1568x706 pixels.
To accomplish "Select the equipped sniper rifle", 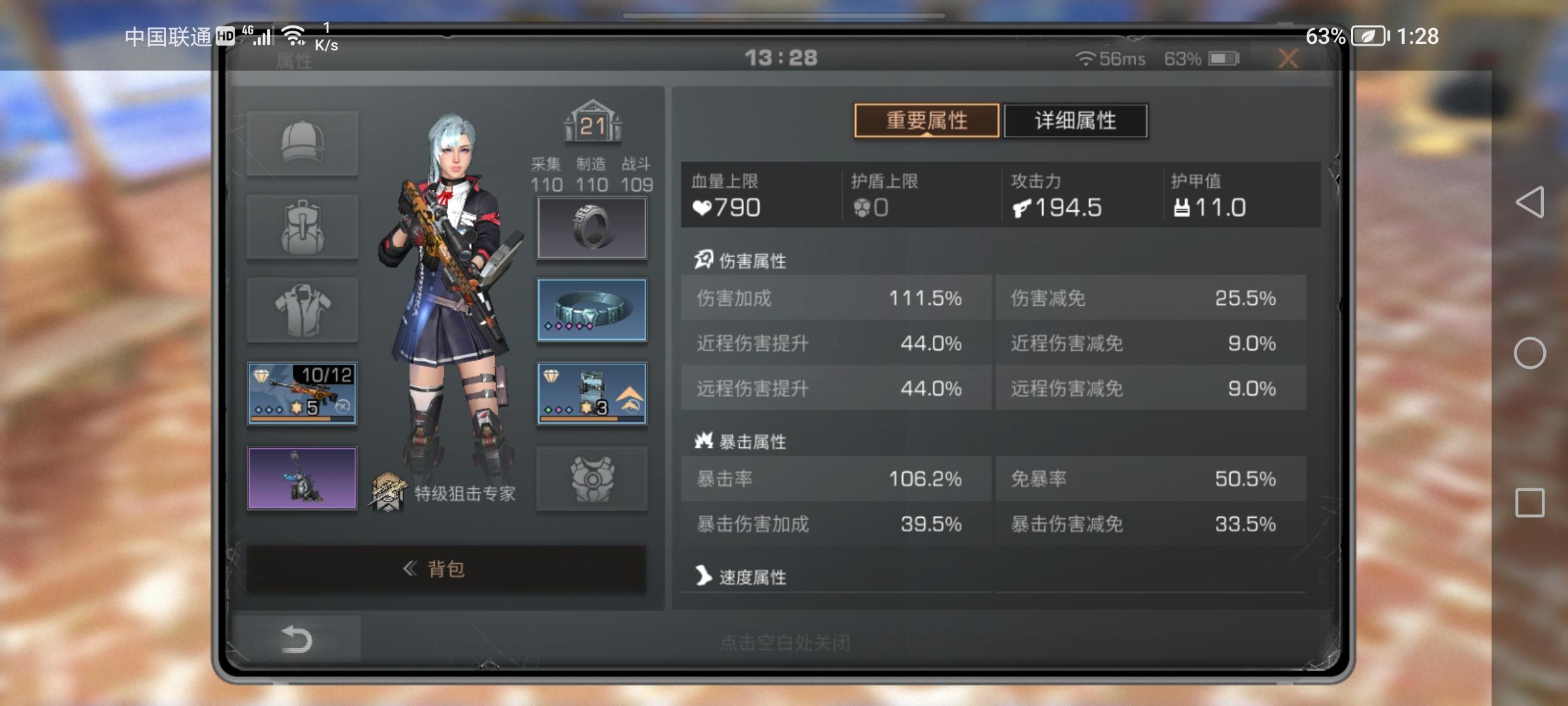I will (302, 393).
